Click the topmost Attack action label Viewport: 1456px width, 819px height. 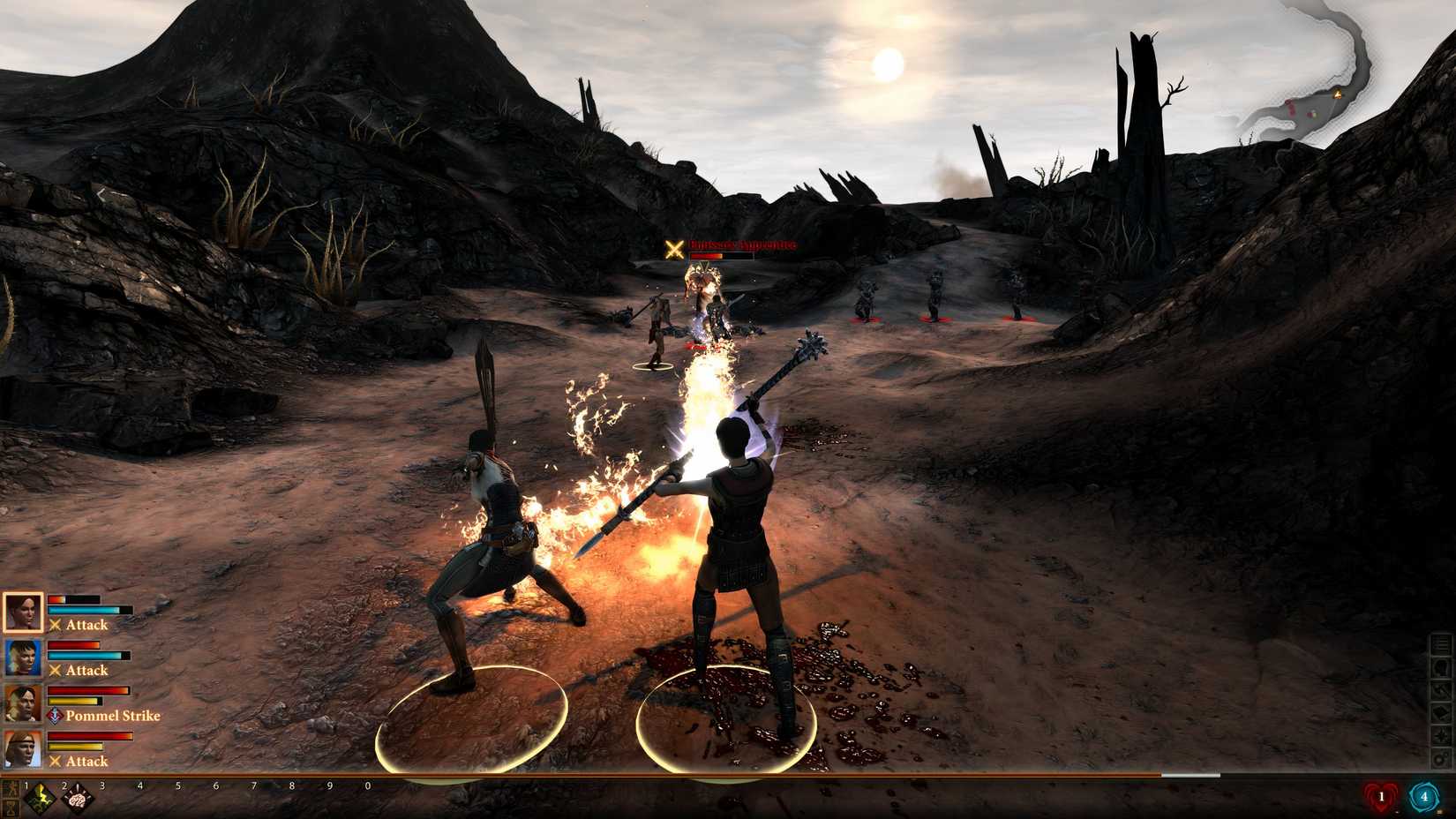(x=86, y=624)
